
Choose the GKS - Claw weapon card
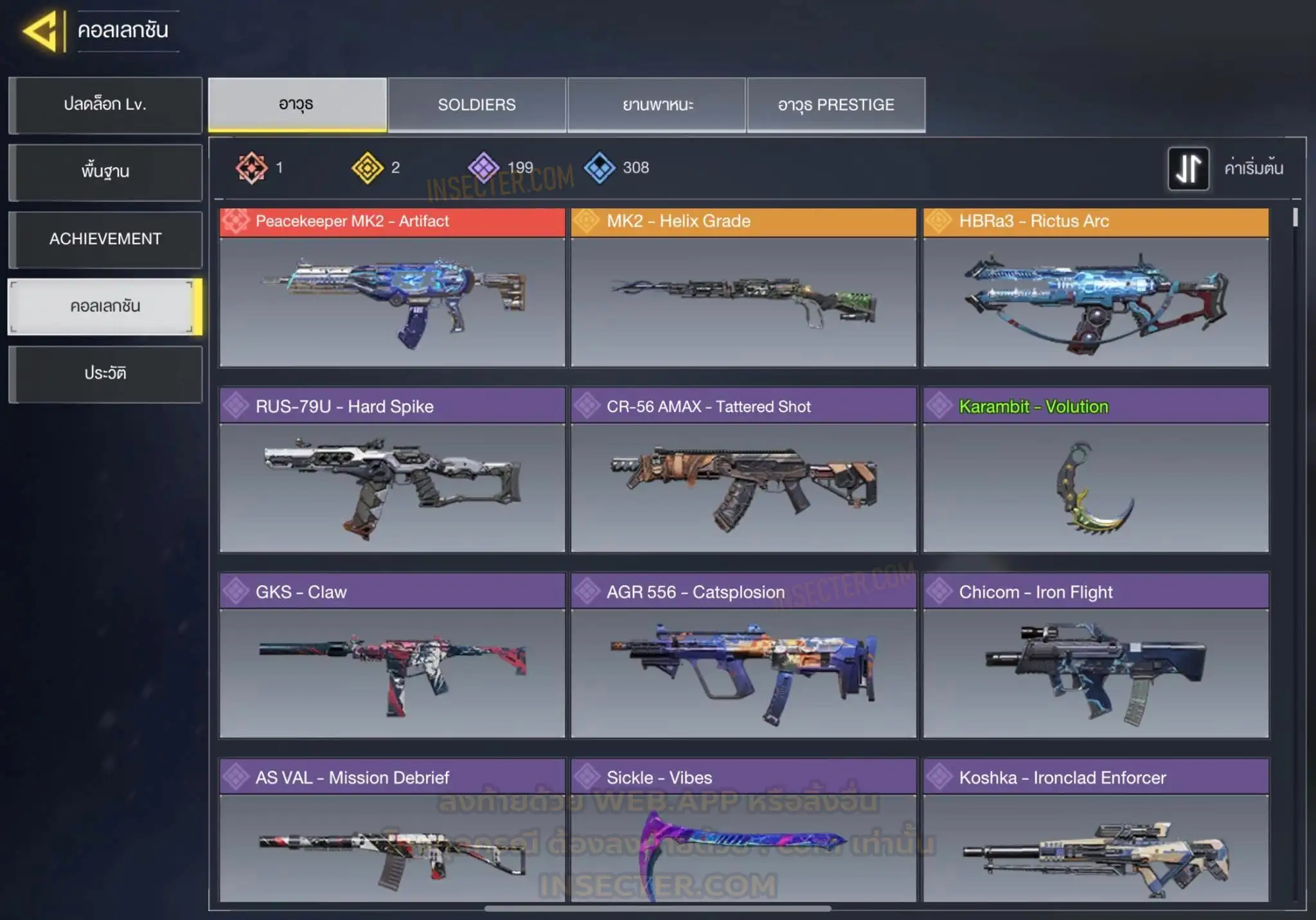(392, 656)
